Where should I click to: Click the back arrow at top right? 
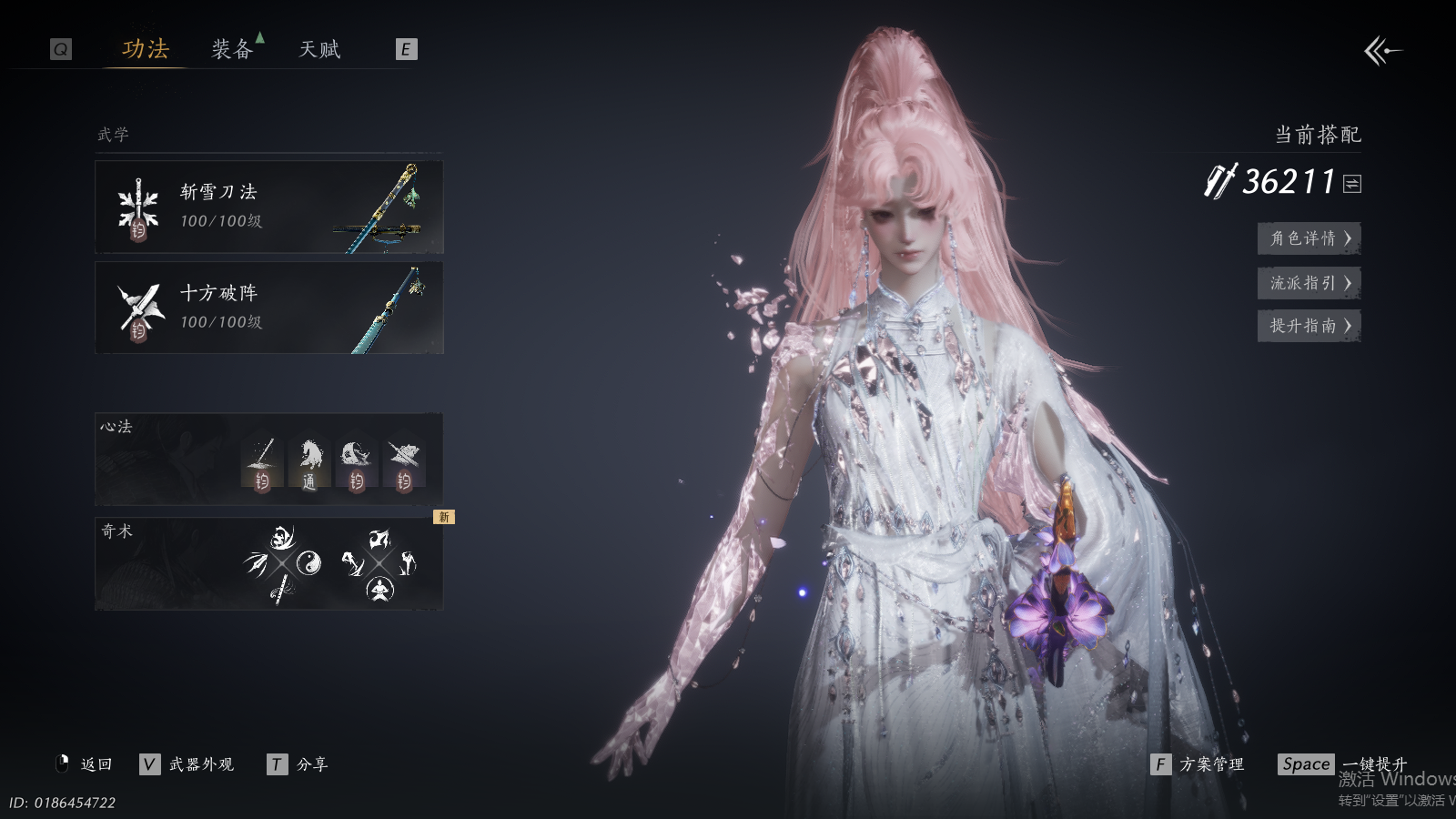click(1382, 51)
